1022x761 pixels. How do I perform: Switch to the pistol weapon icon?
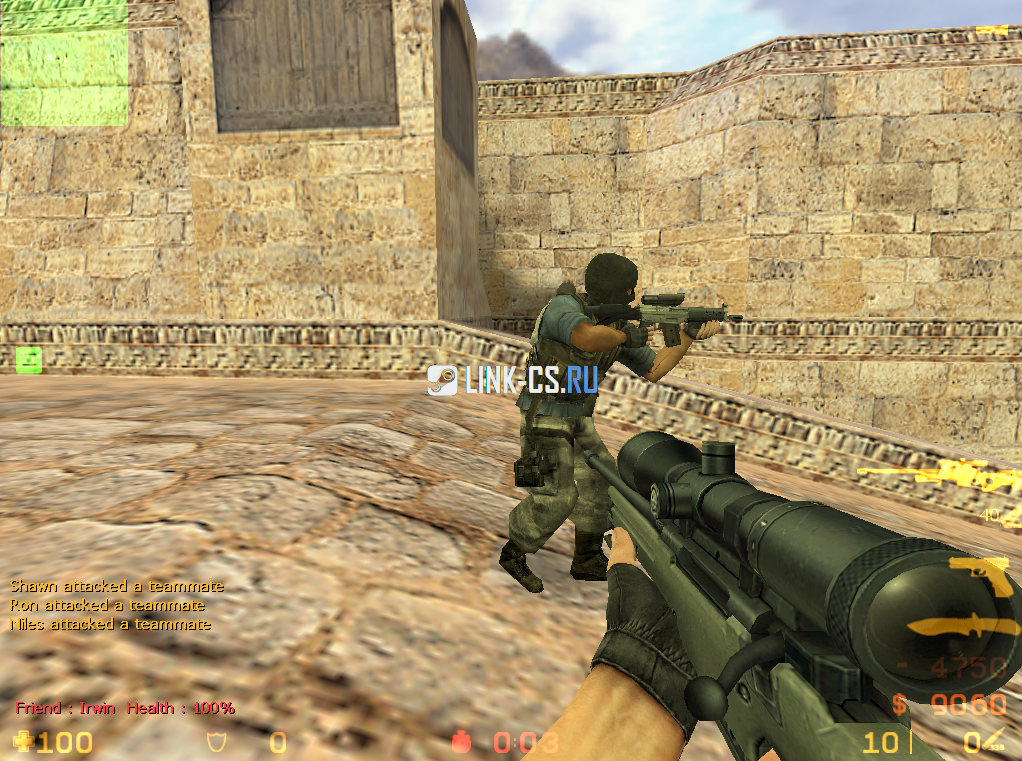pos(981,575)
